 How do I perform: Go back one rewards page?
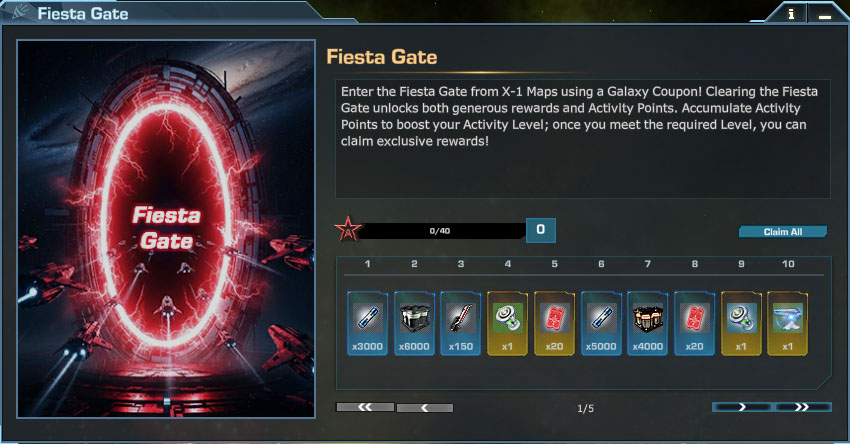click(425, 408)
